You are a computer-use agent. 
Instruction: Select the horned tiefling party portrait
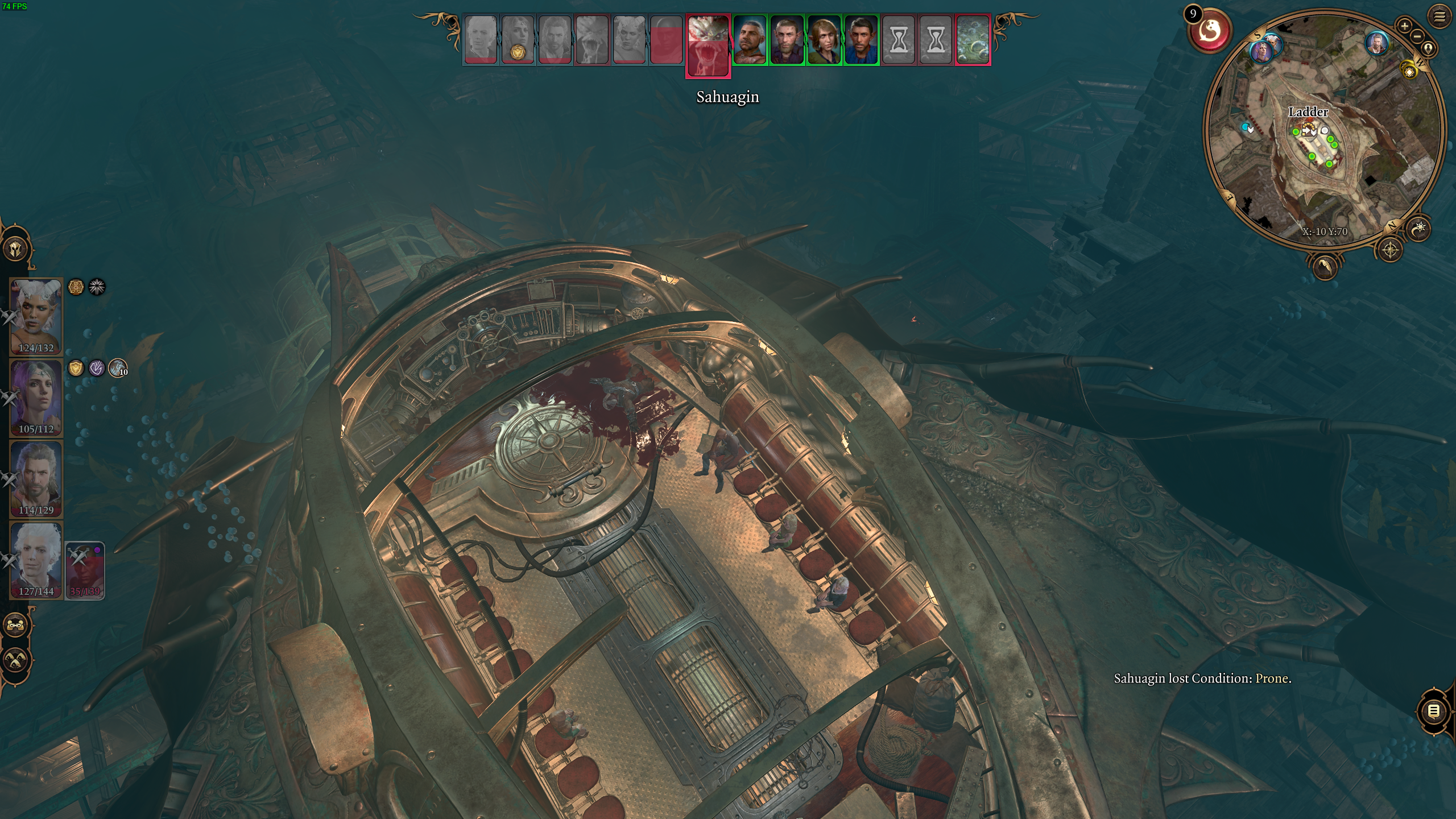[x=36, y=316]
